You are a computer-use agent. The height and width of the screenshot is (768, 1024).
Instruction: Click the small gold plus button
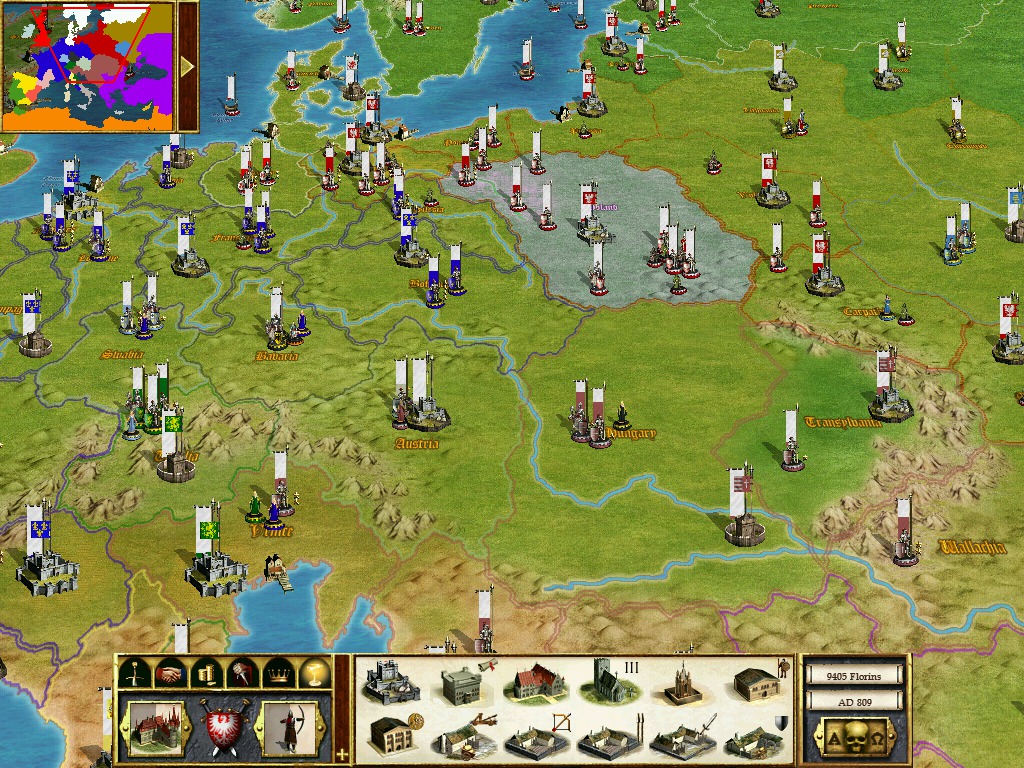(342, 753)
